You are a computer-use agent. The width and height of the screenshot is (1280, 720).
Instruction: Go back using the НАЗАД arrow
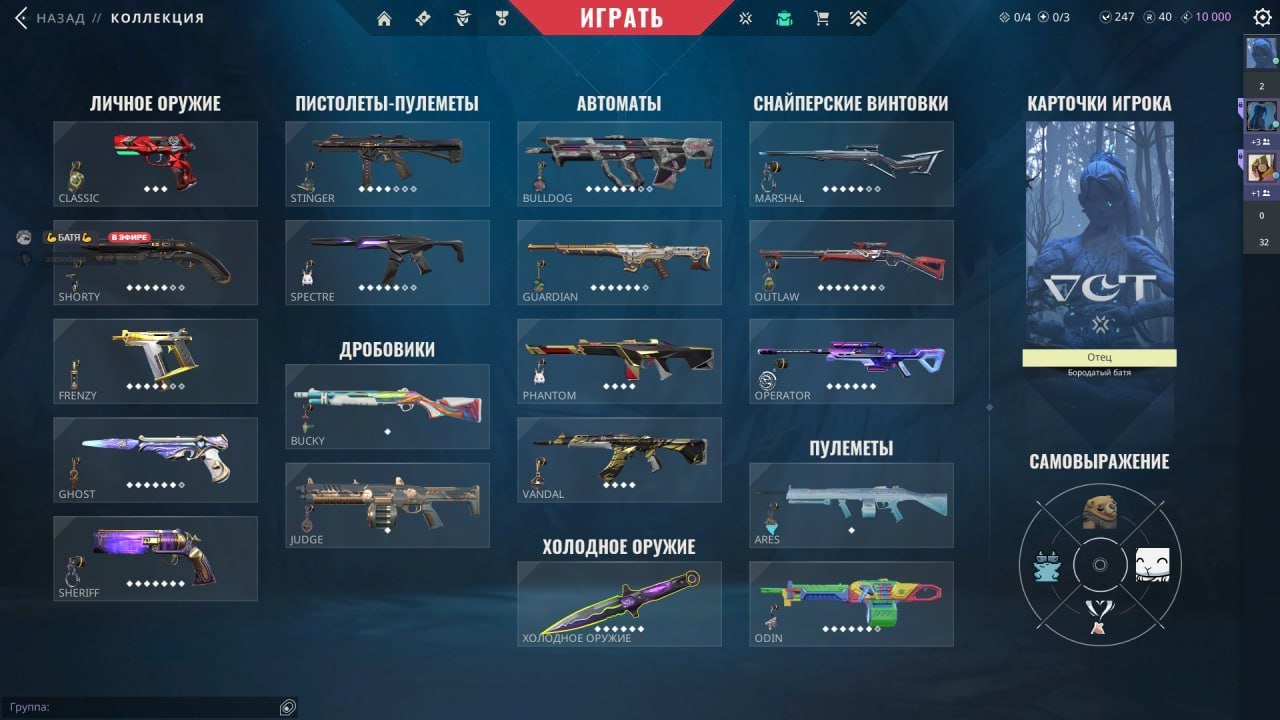[21, 18]
